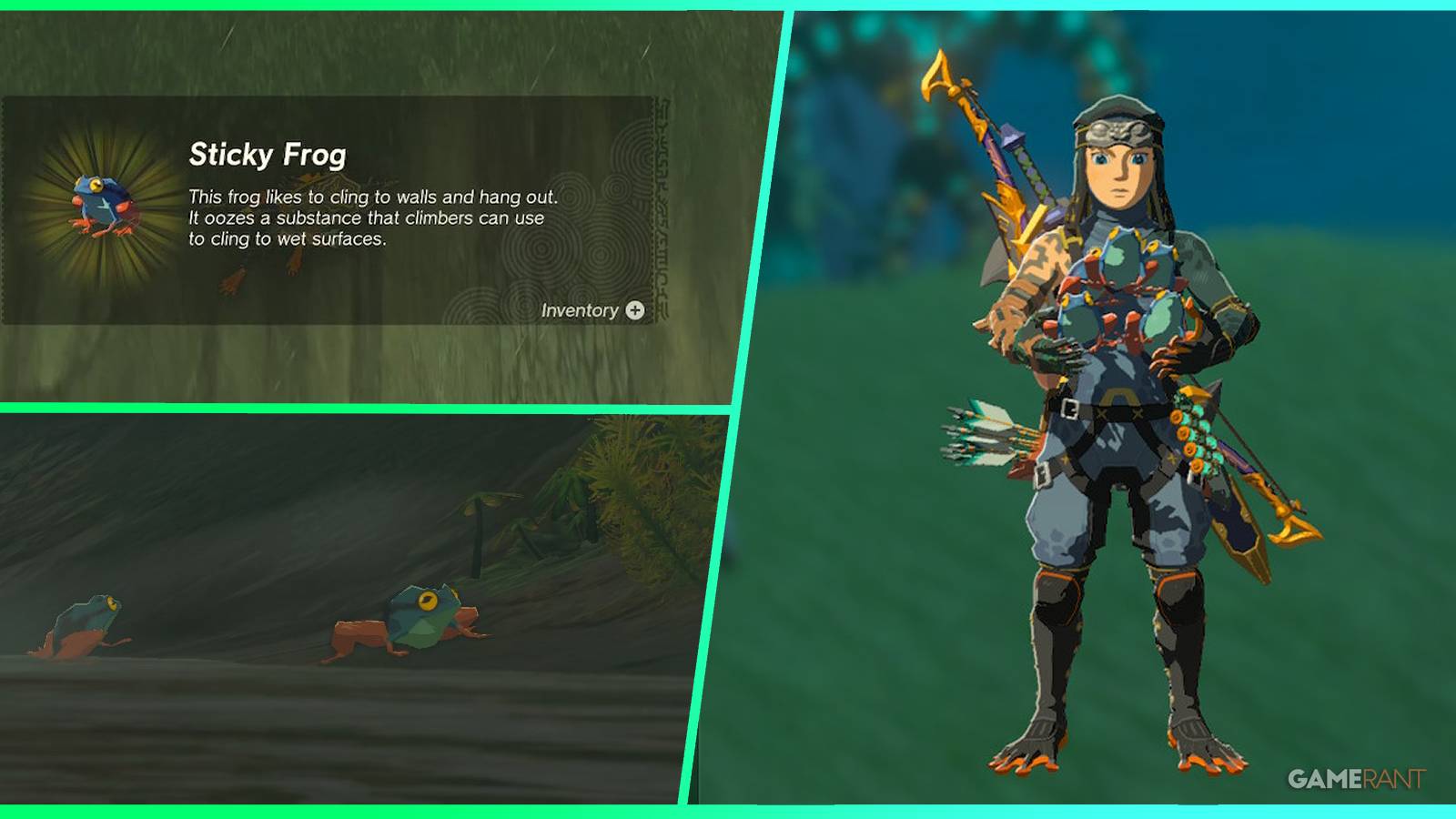Click the plus icon next to Inventory

pos(637,310)
